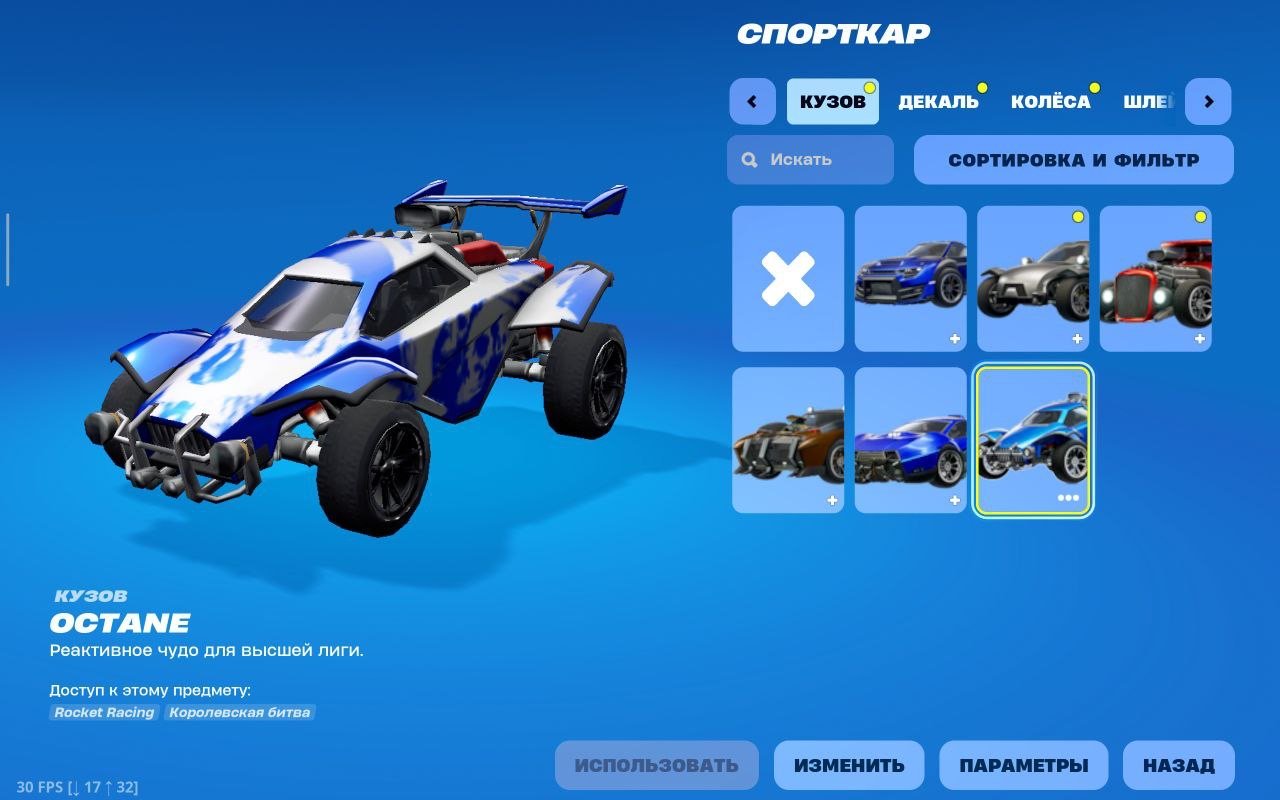This screenshot has width=1280, height=800.
Task: Click the left arrow to scroll tabs back
Action: click(752, 101)
